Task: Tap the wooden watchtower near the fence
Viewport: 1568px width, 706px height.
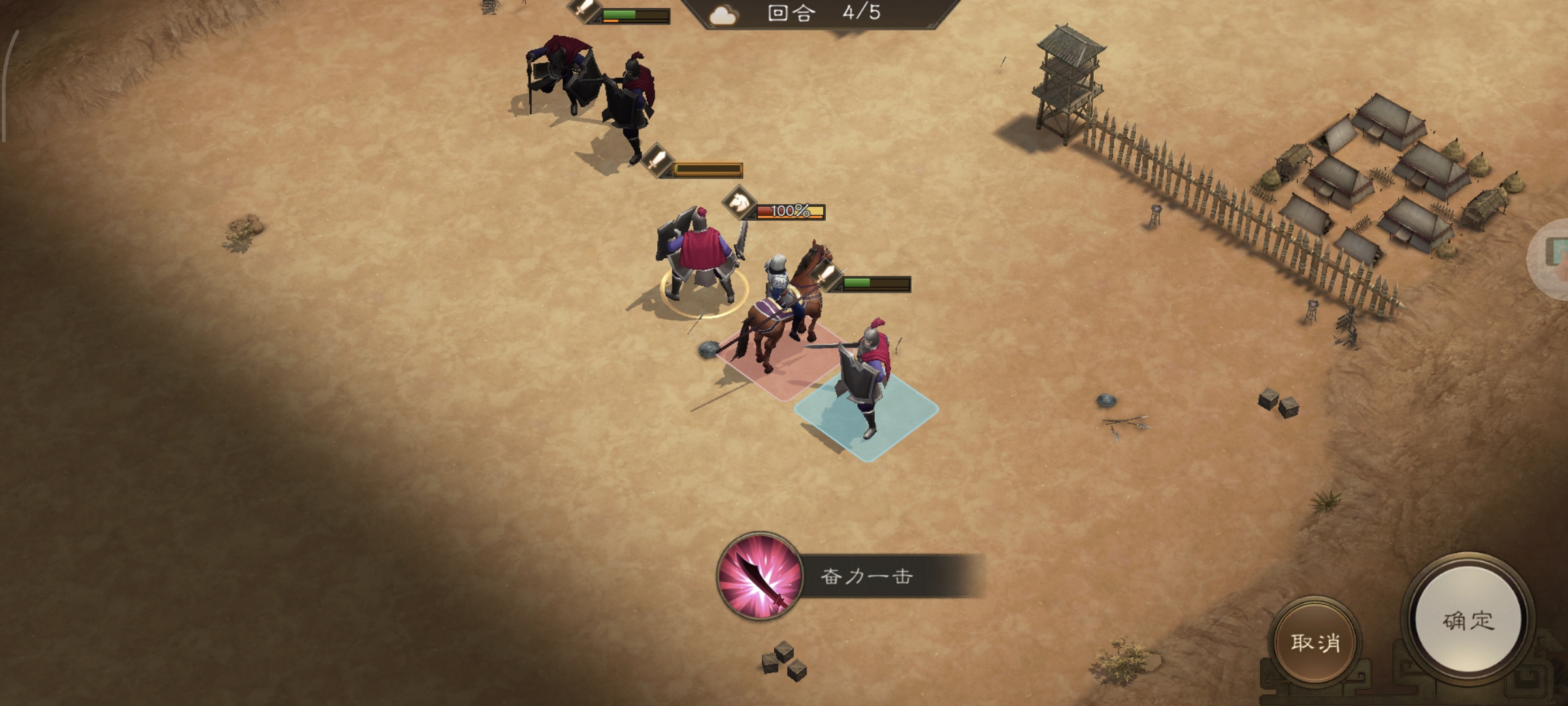Action: 1066,78
